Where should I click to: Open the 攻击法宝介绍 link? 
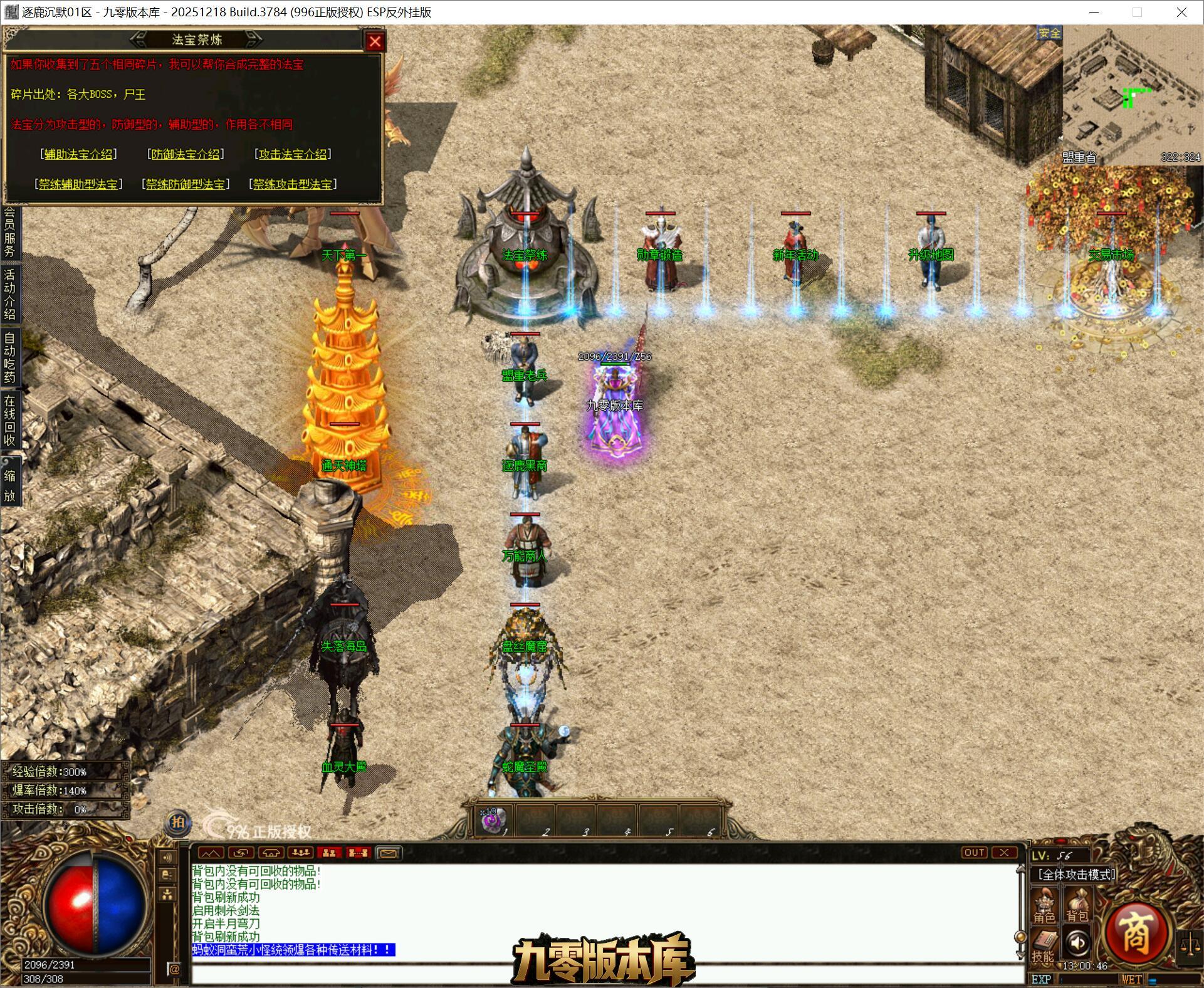tap(293, 154)
